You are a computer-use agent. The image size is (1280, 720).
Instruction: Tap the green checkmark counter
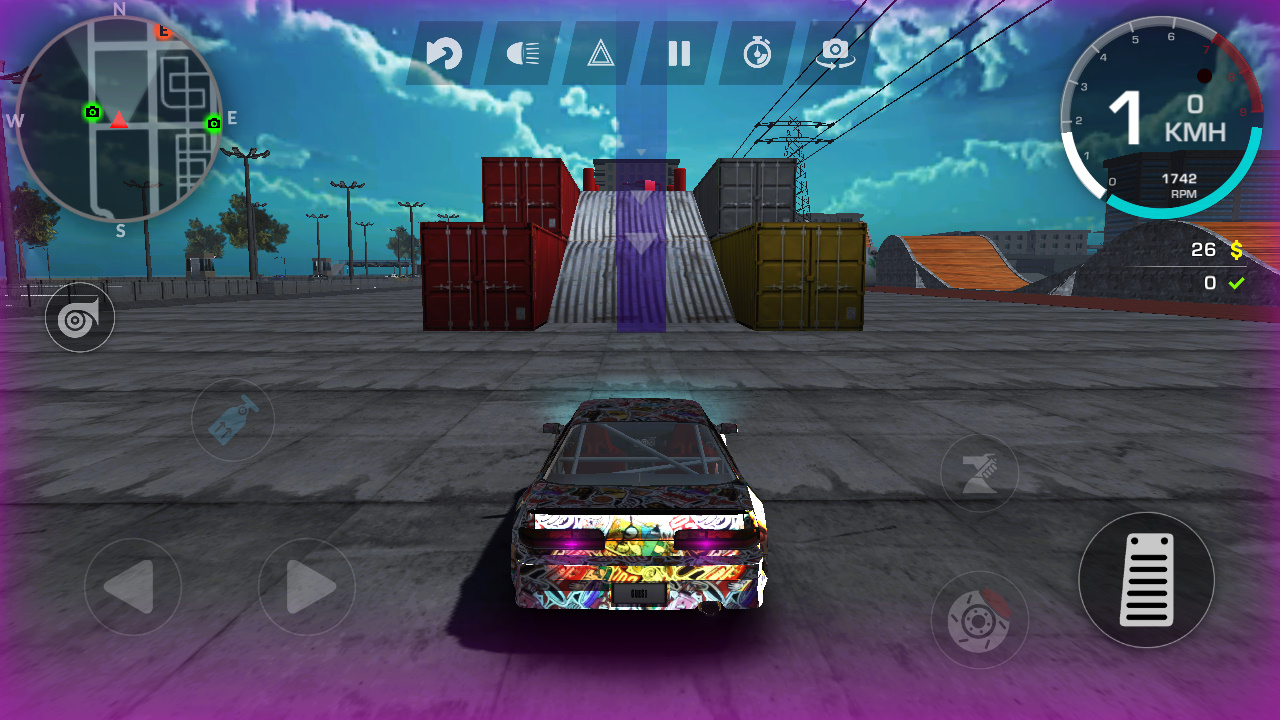click(x=1222, y=282)
